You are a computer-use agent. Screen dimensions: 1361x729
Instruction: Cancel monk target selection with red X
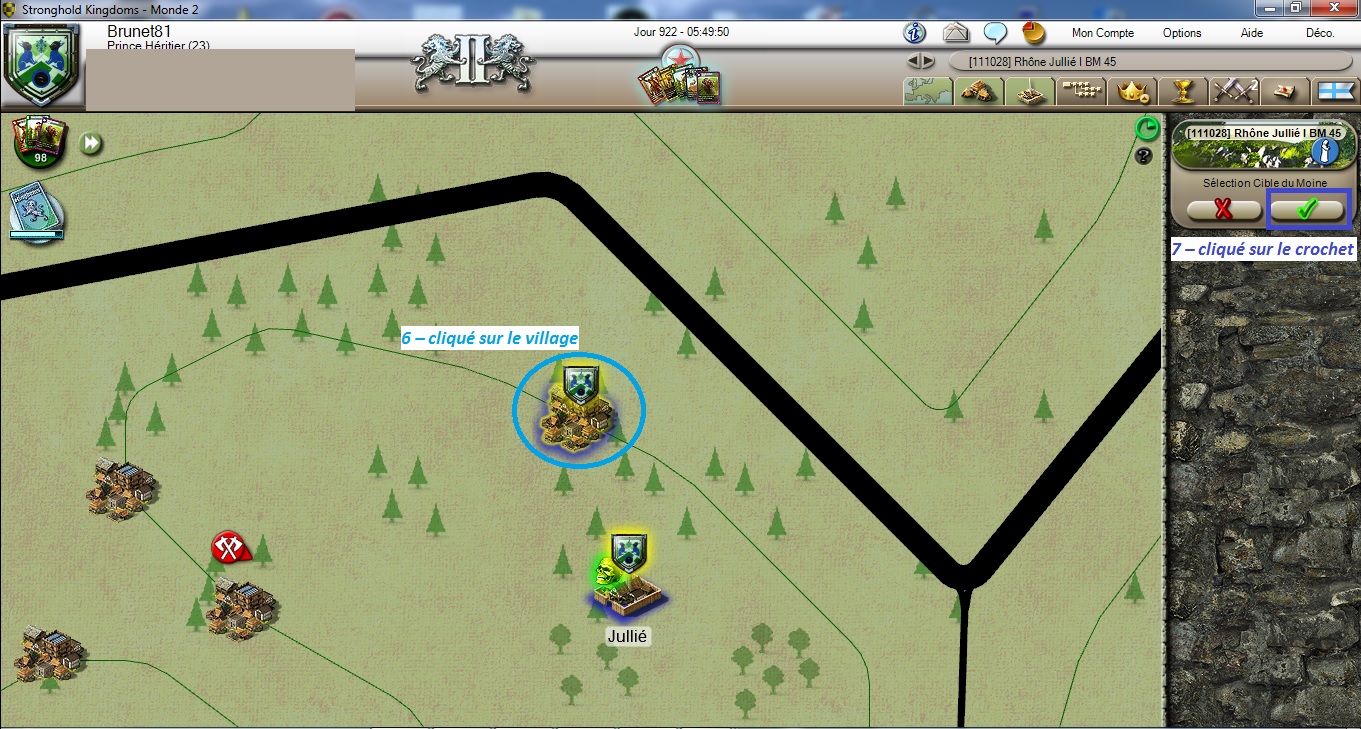pos(1224,210)
